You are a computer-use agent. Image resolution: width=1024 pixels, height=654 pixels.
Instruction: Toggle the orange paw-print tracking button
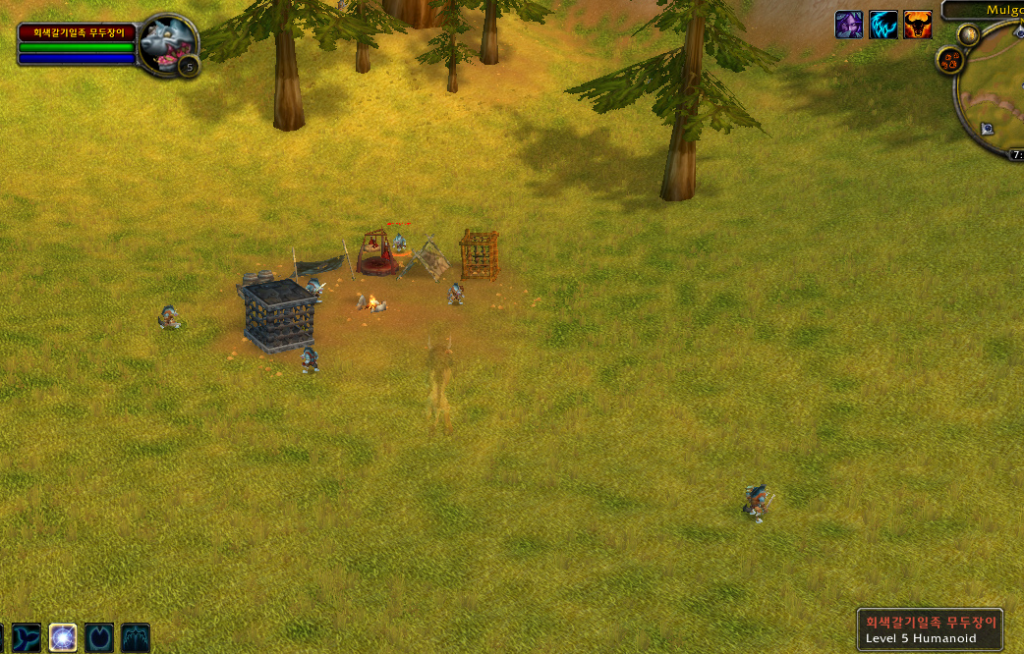949,60
